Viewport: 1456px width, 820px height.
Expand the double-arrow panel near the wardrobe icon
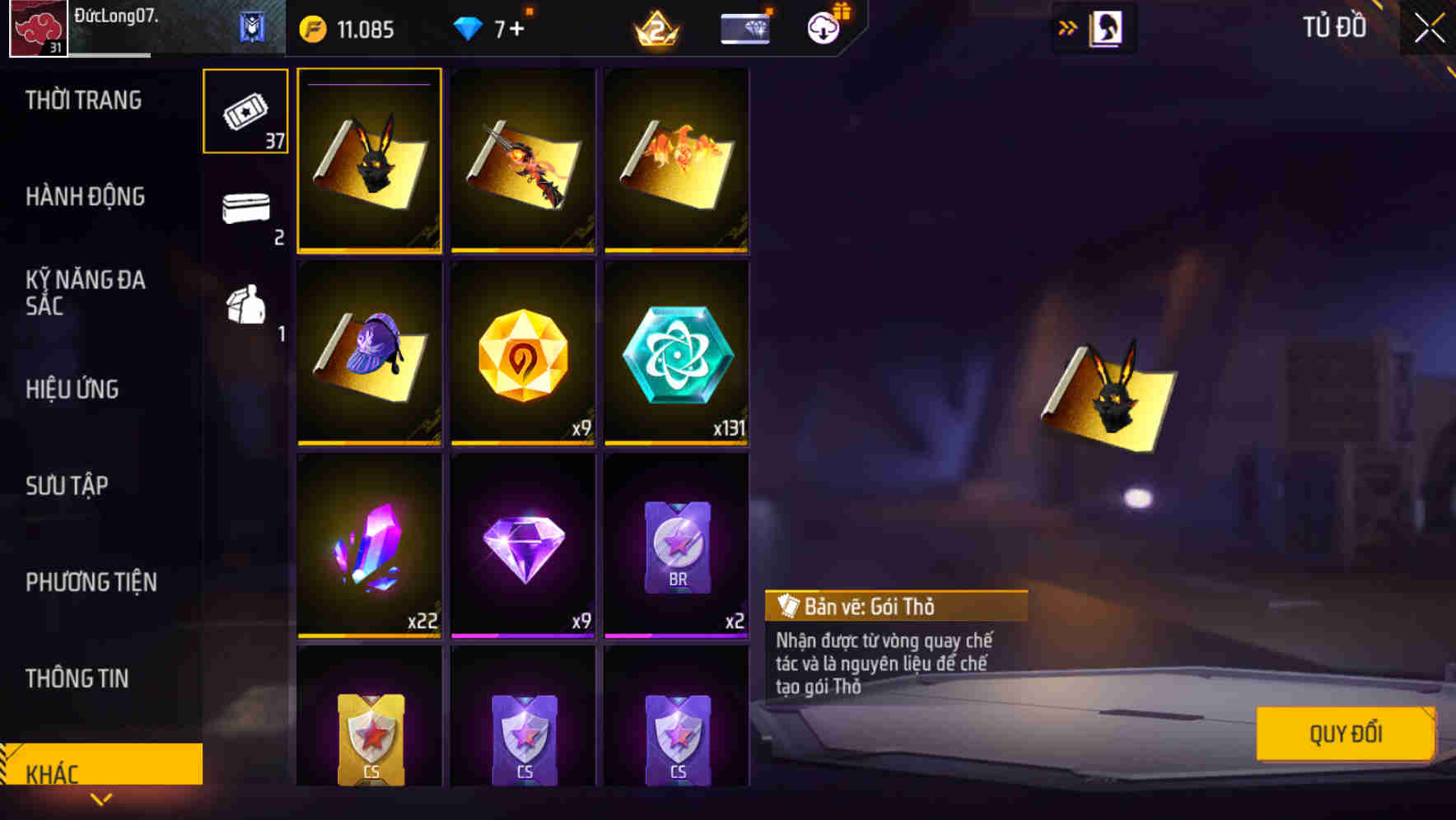pos(1067,27)
